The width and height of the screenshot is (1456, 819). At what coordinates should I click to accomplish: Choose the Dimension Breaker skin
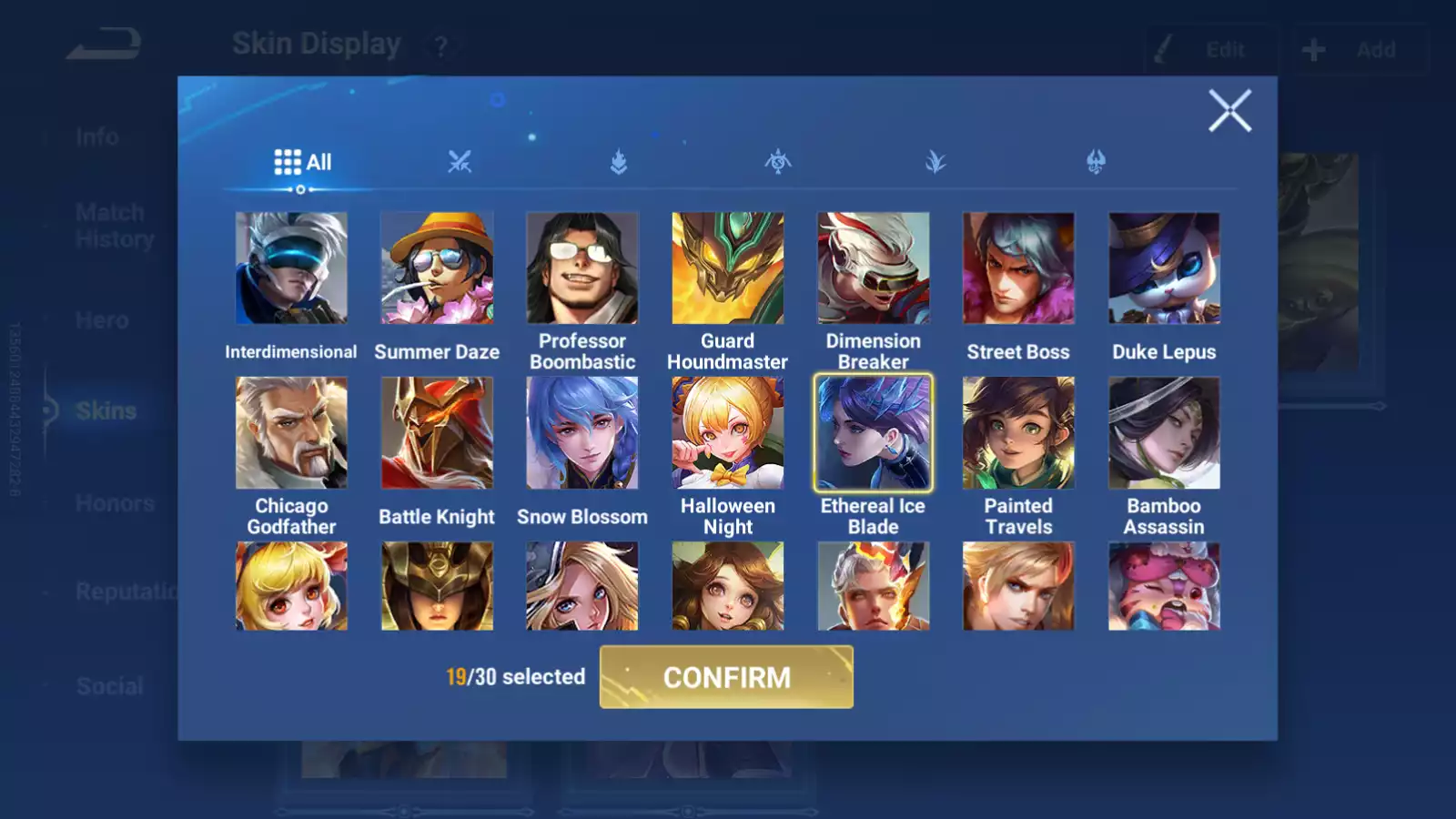(x=874, y=268)
